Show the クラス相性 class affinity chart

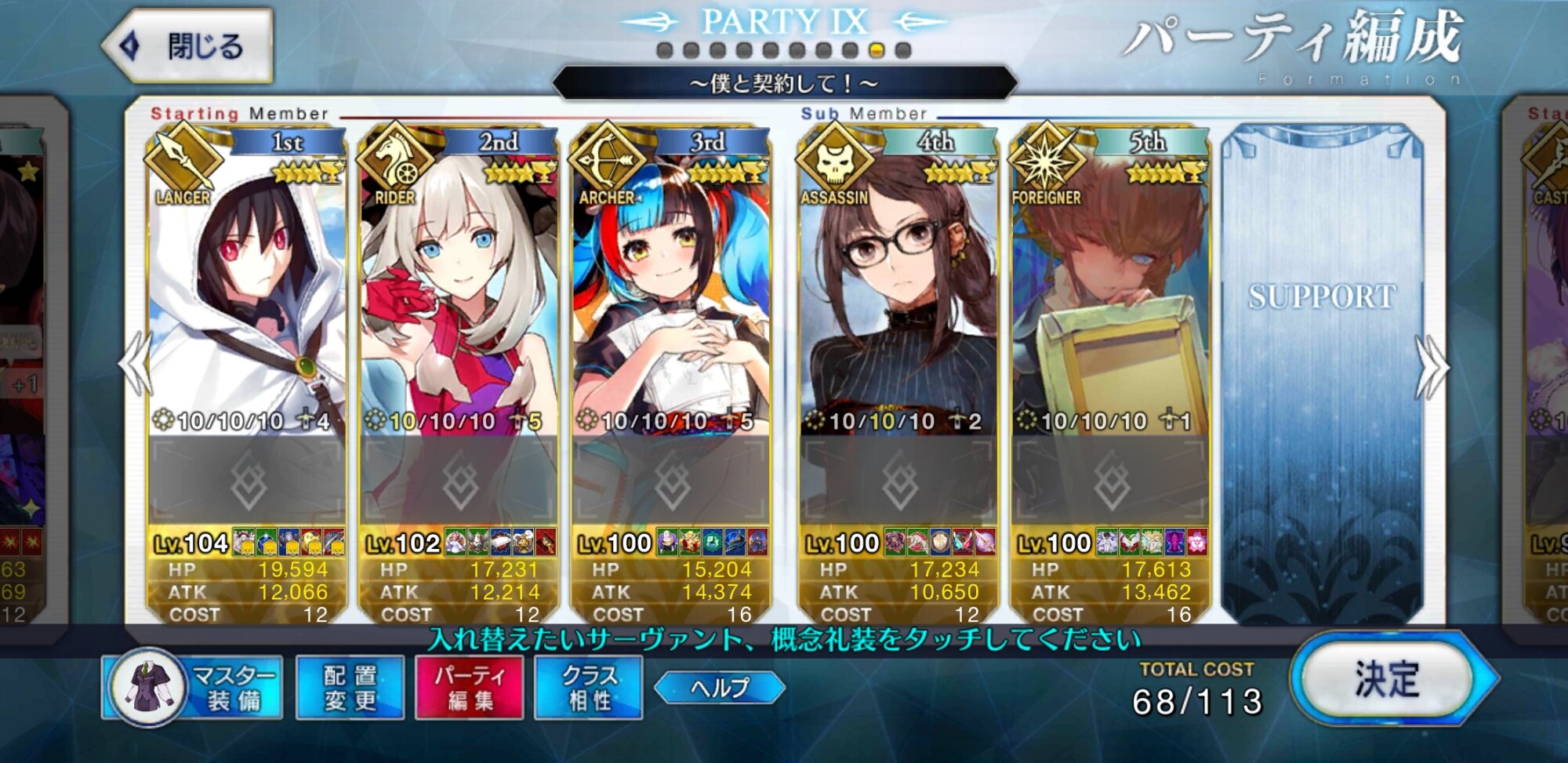tap(589, 688)
